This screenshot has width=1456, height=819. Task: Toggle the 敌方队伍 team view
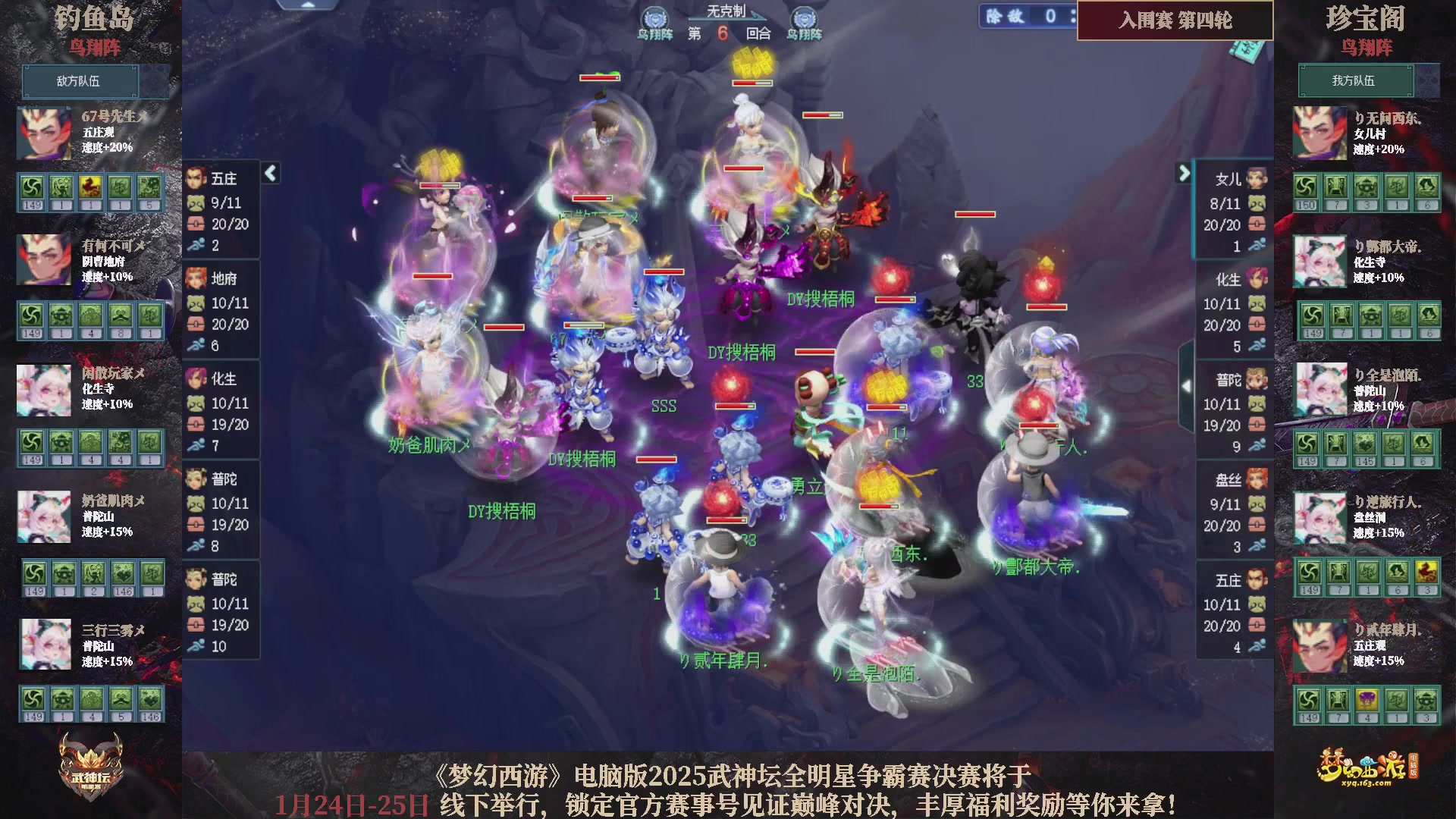(80, 81)
